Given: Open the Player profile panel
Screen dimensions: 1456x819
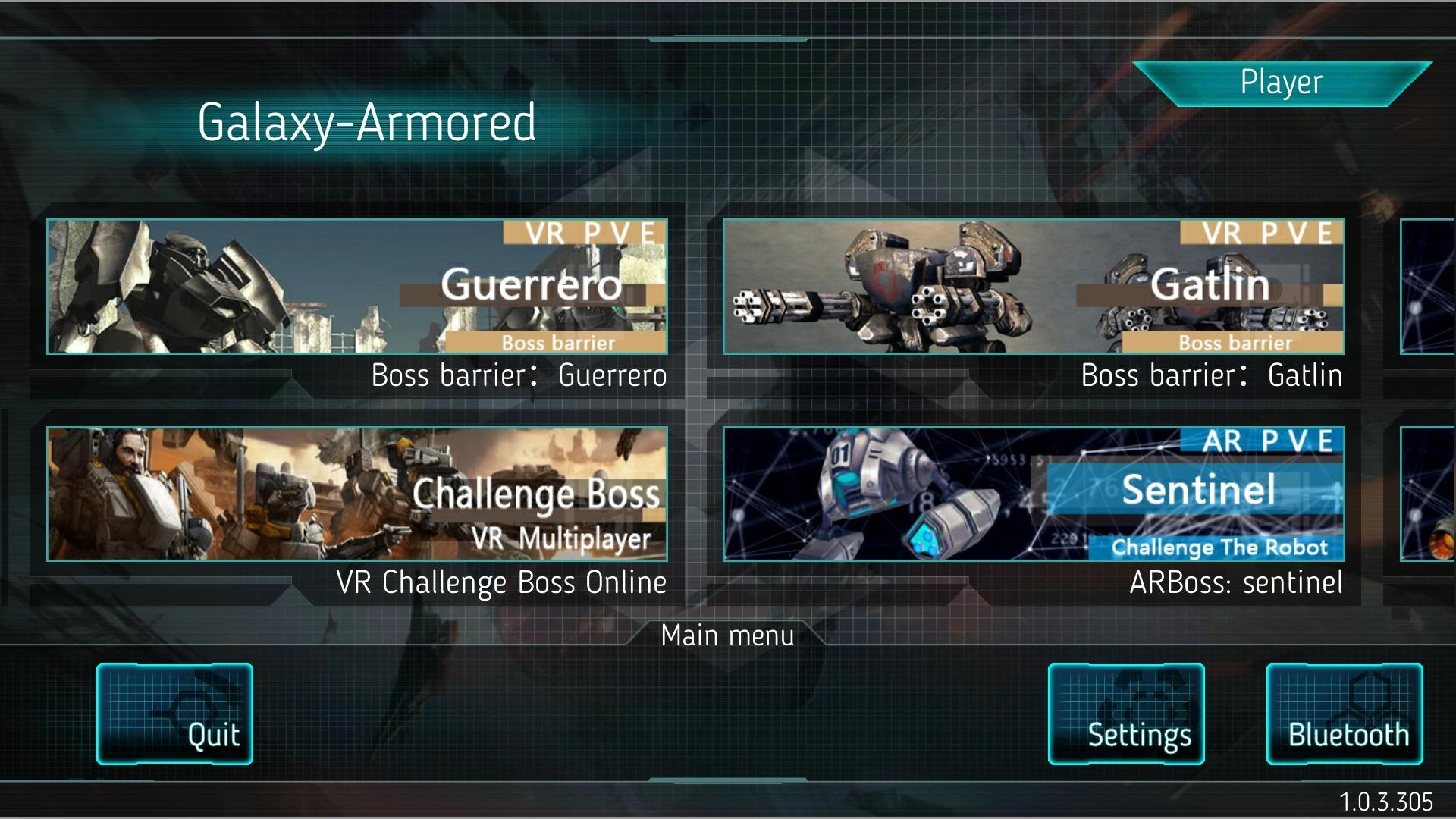Looking at the screenshot, I should (1282, 83).
